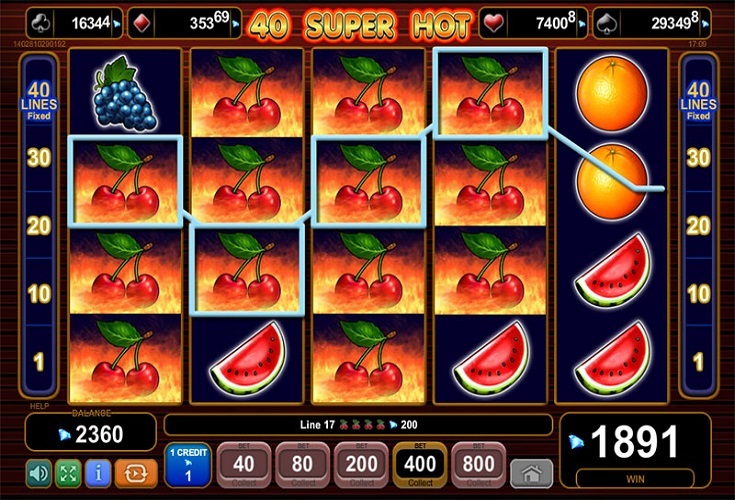735x500 pixels.
Task: Toggle the sound speaker icon
Action: pyautogui.click(x=40, y=472)
